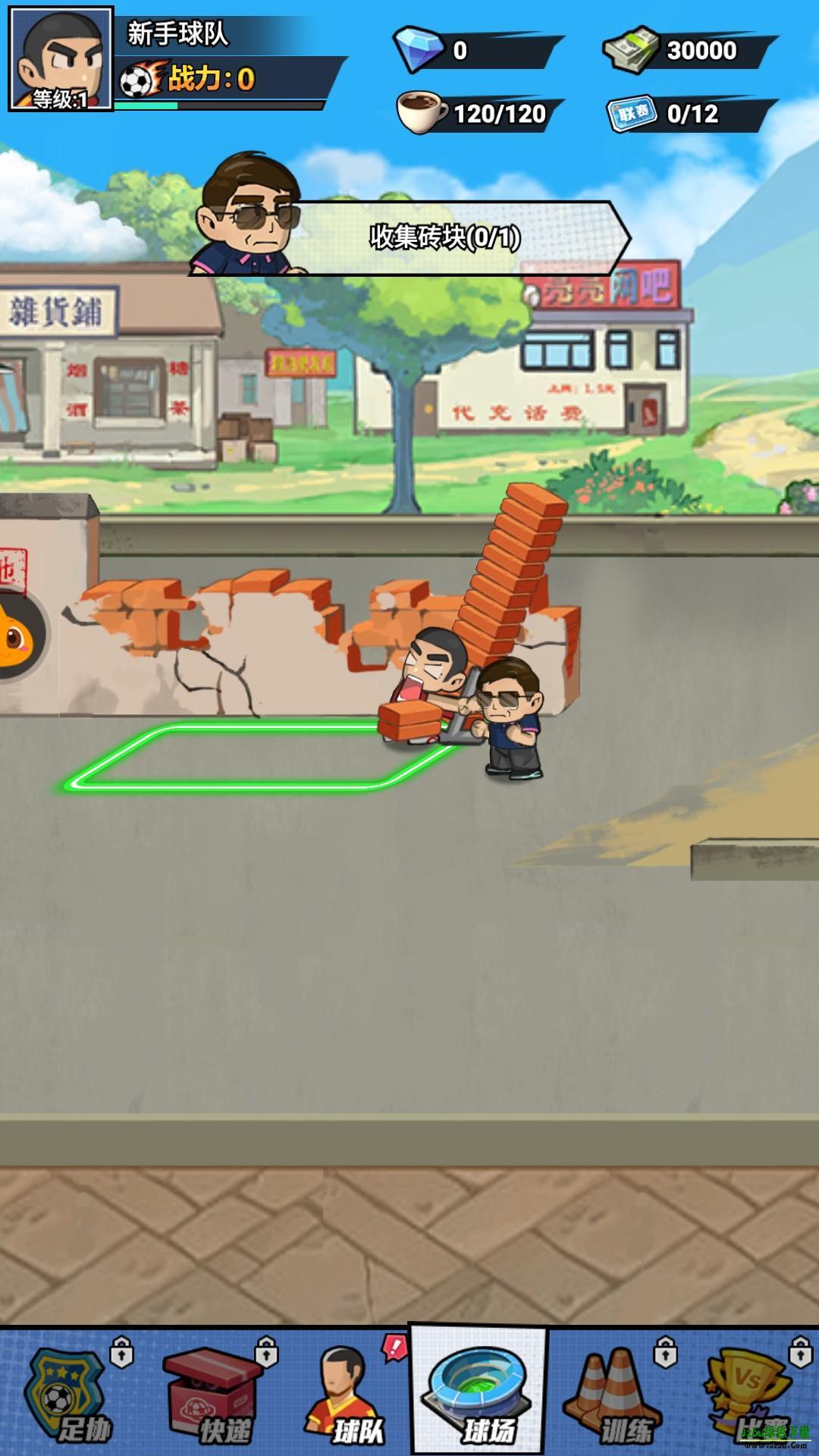
Task: Tap the blue diamond currency icon
Action: click(419, 50)
